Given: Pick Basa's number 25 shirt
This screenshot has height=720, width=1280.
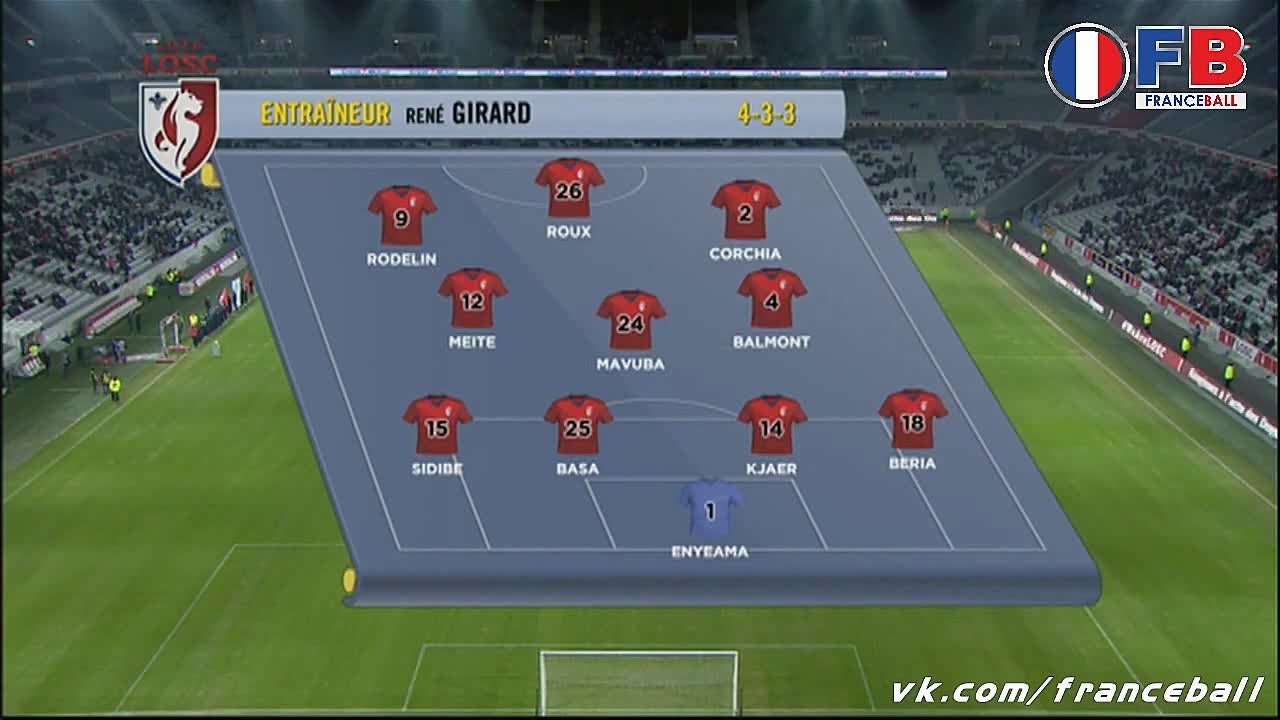Looking at the screenshot, I should point(578,425).
